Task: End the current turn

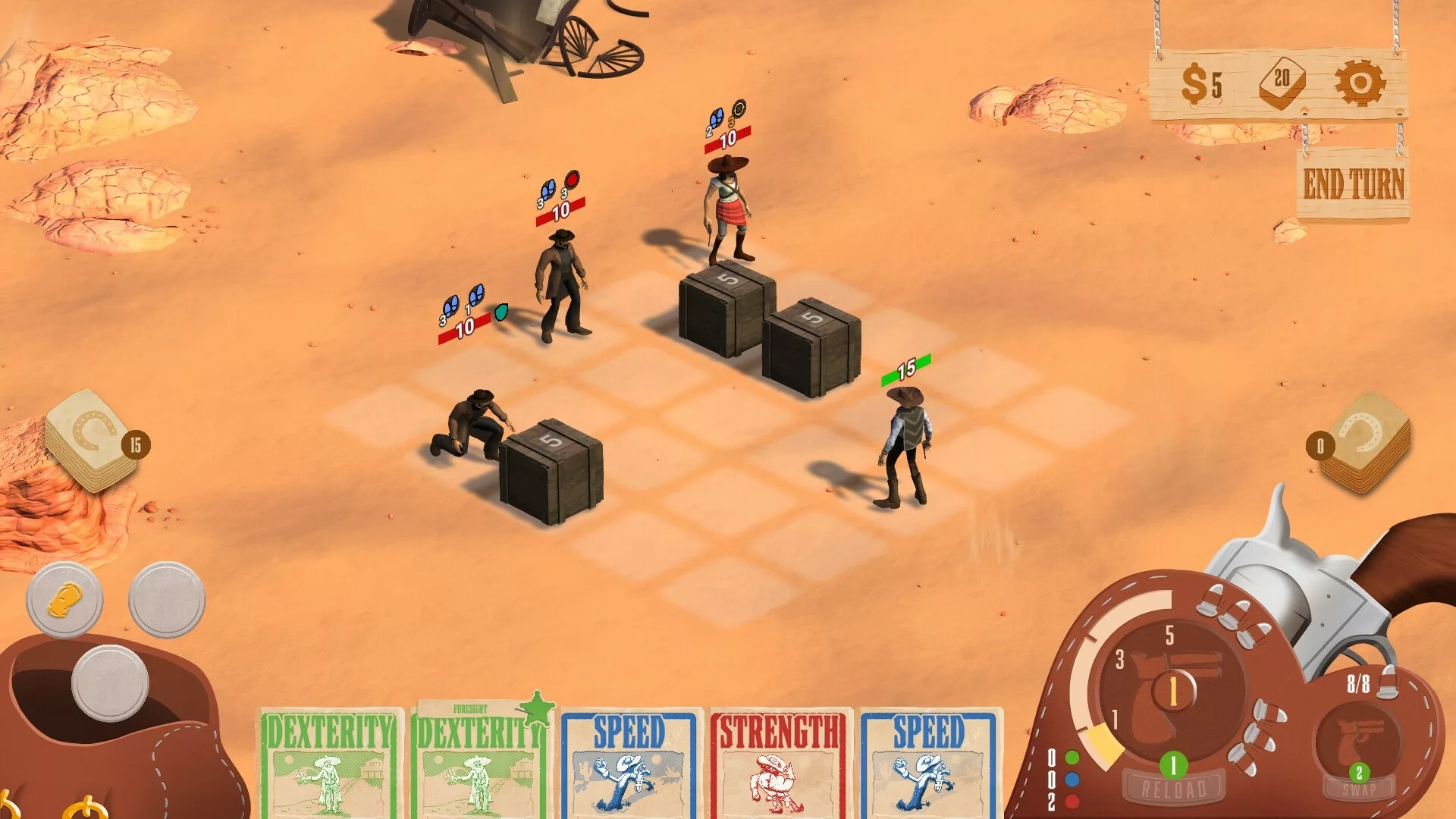Action: [1353, 184]
